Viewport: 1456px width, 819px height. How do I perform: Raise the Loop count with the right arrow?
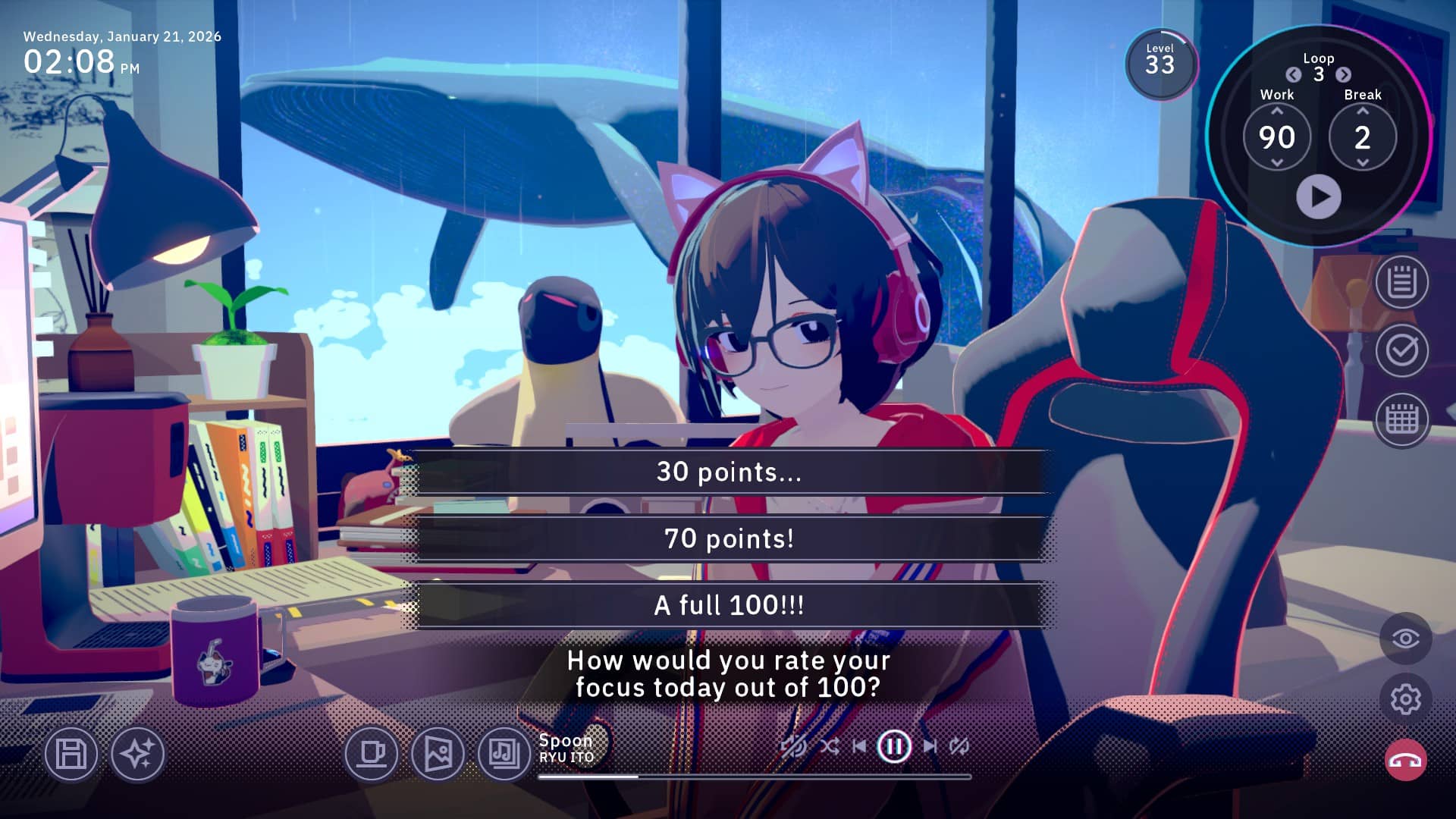(x=1343, y=74)
